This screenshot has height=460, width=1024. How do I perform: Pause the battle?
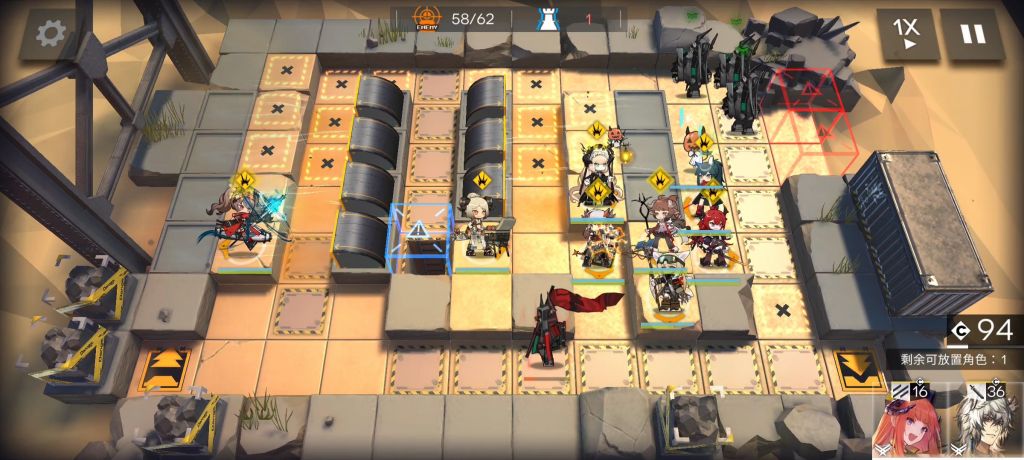(972, 35)
